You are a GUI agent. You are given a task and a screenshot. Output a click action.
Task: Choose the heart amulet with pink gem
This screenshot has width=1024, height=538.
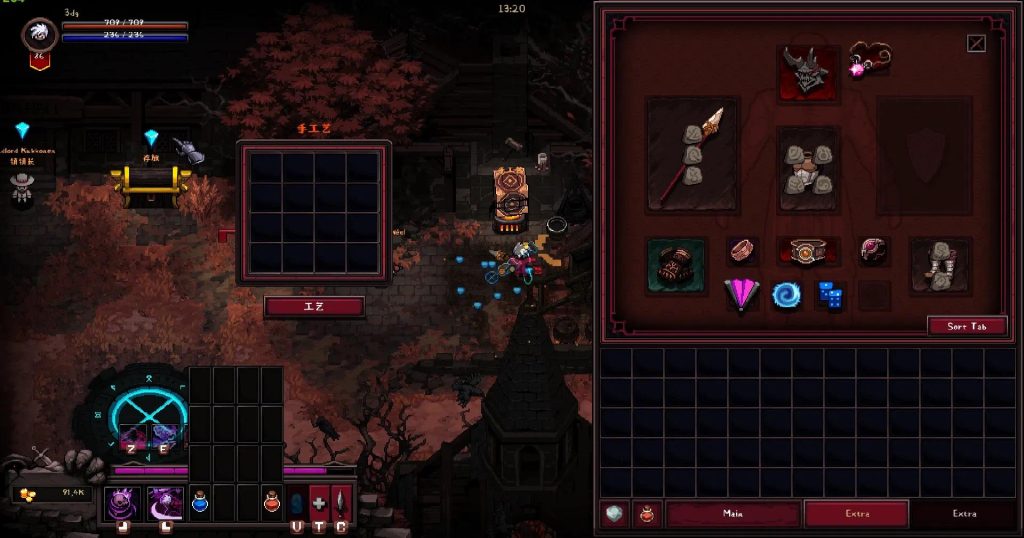point(868,59)
